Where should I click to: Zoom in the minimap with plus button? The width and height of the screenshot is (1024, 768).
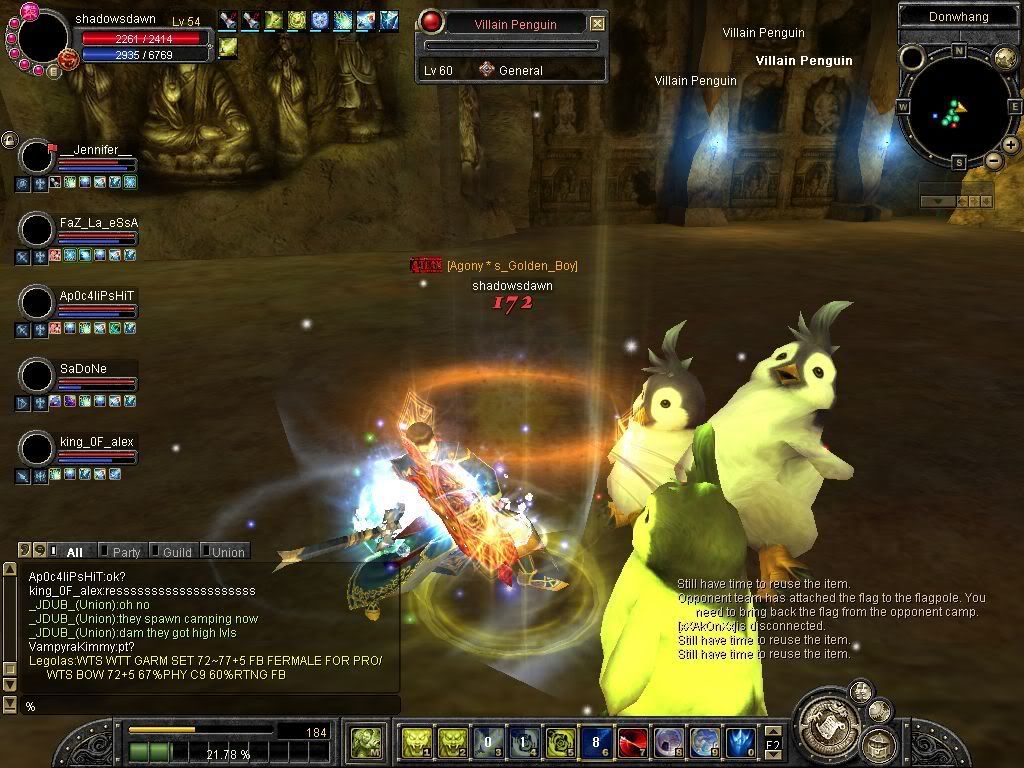[x=1011, y=145]
